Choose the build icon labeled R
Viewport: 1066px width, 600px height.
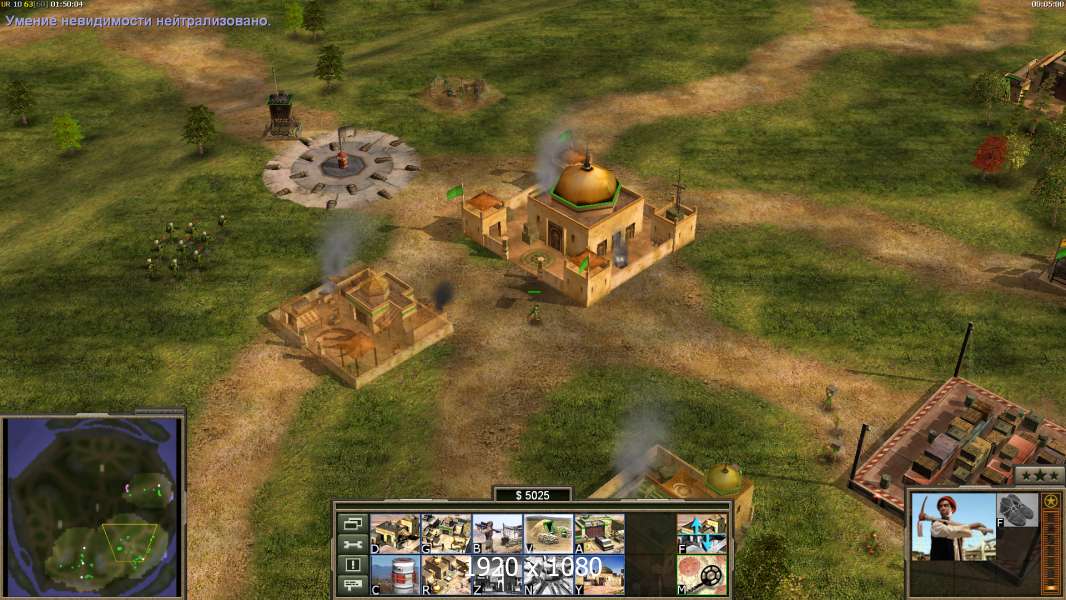tap(446, 574)
